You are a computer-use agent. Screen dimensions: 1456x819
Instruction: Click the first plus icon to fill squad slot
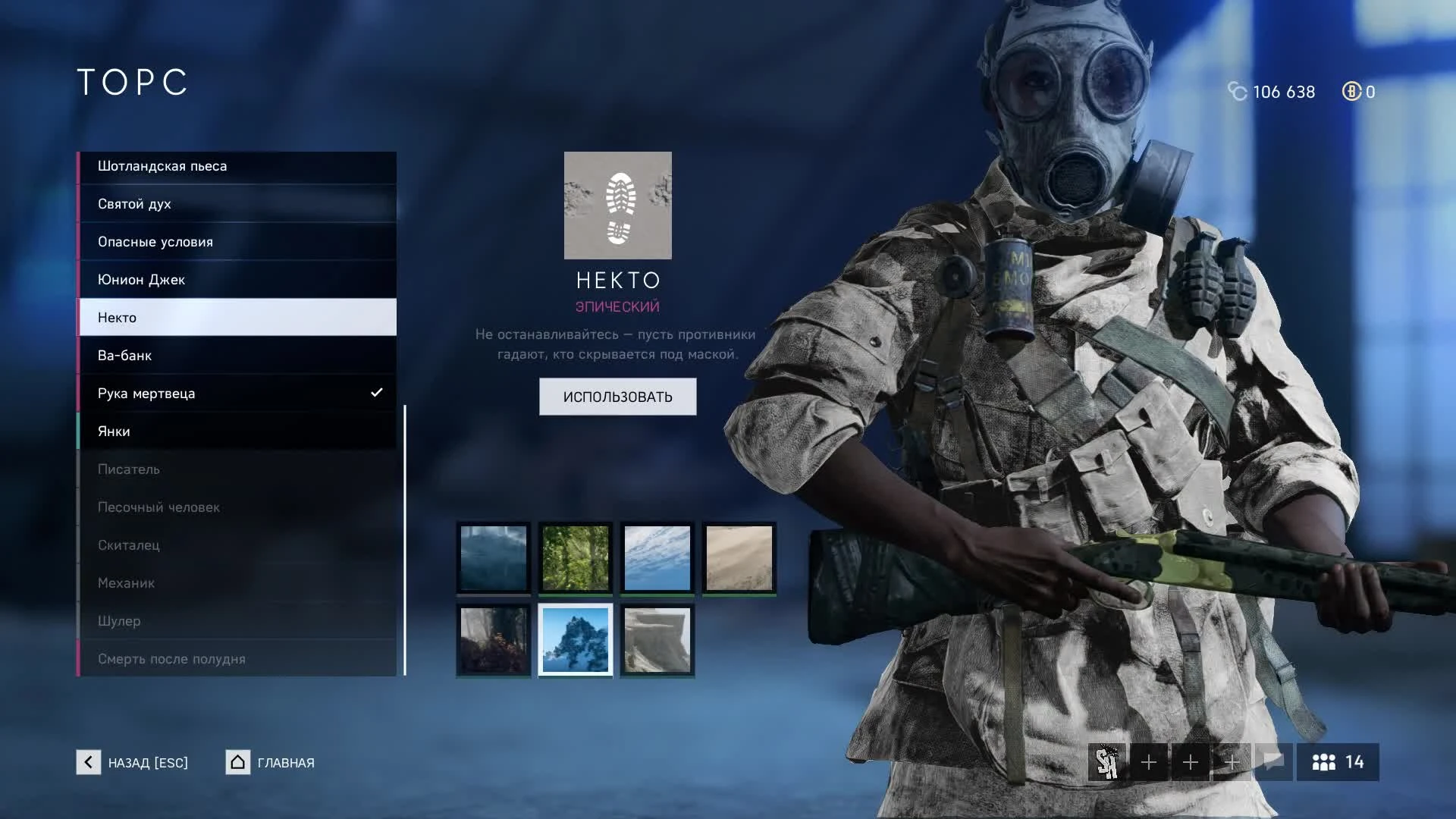tap(1150, 762)
